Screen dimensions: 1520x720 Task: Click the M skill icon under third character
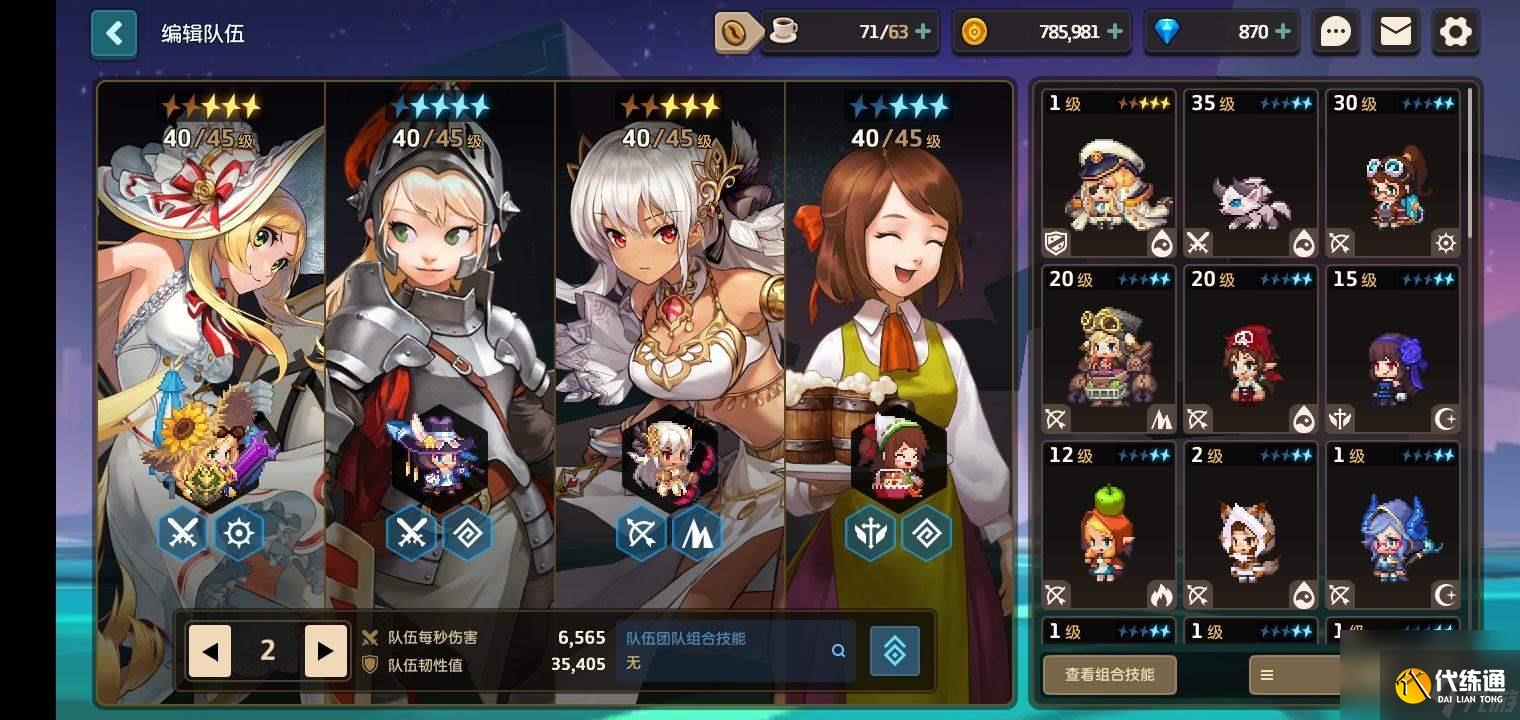point(699,533)
